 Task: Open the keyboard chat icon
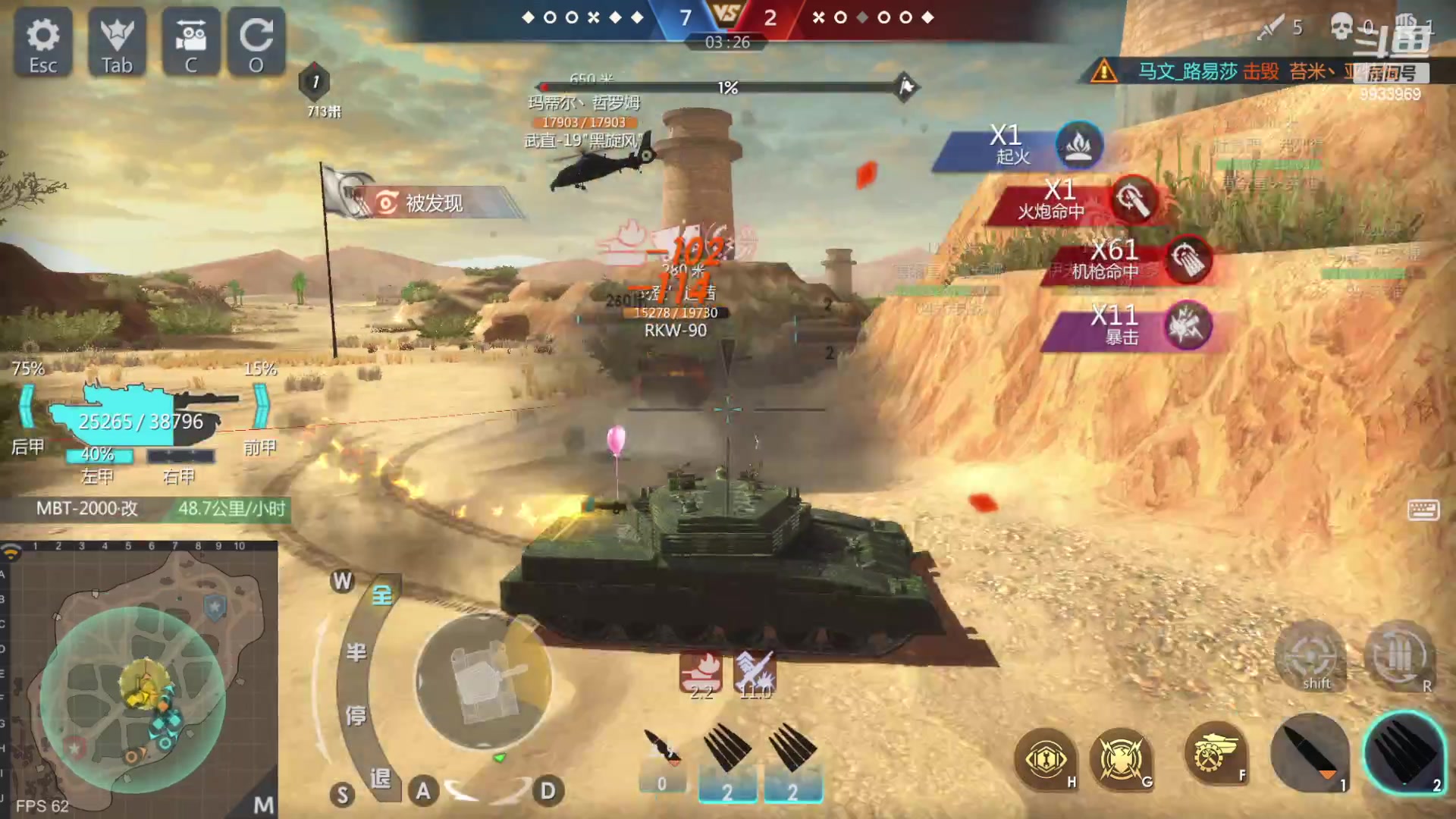(1423, 510)
